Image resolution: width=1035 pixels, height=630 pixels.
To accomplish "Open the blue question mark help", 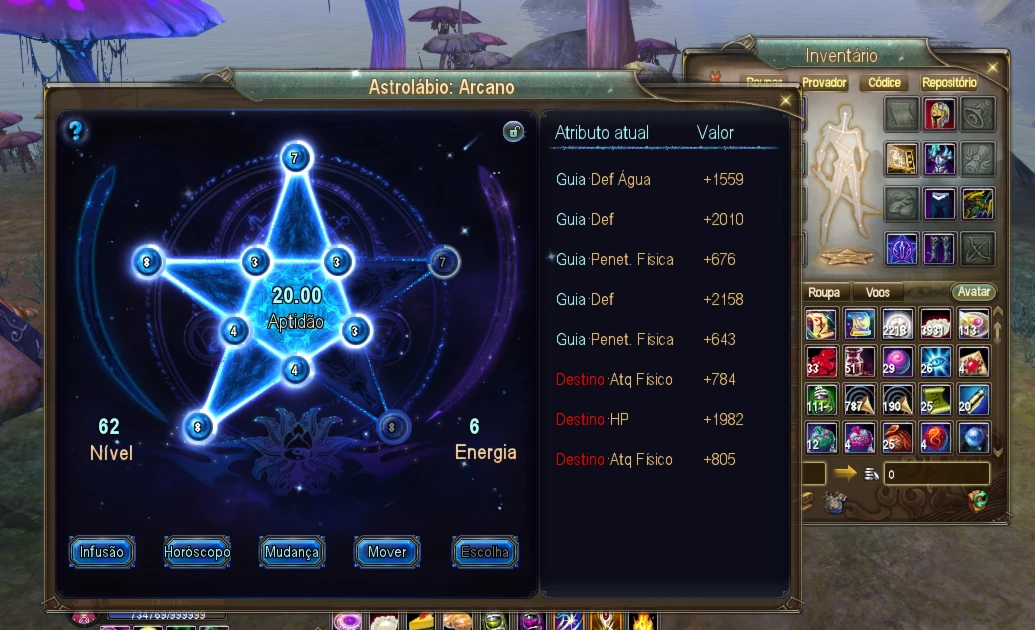I will 75,130.
